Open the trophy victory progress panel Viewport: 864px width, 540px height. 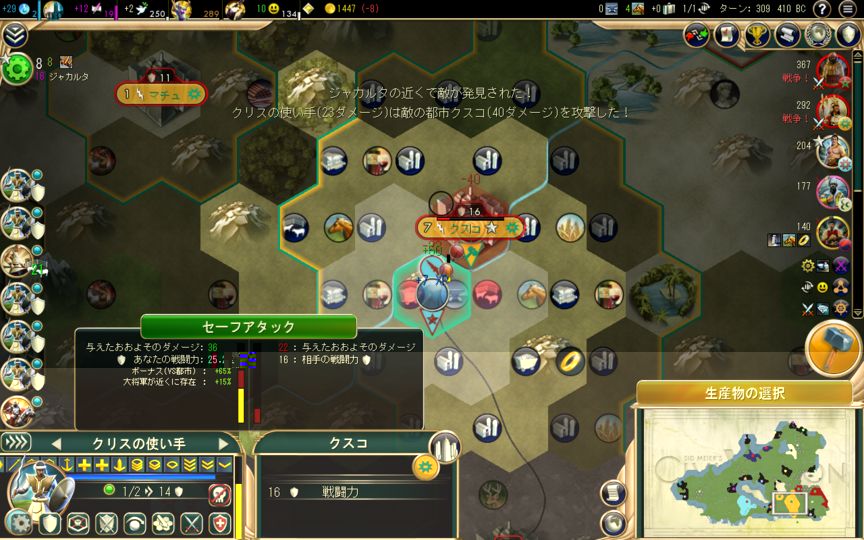[758, 35]
